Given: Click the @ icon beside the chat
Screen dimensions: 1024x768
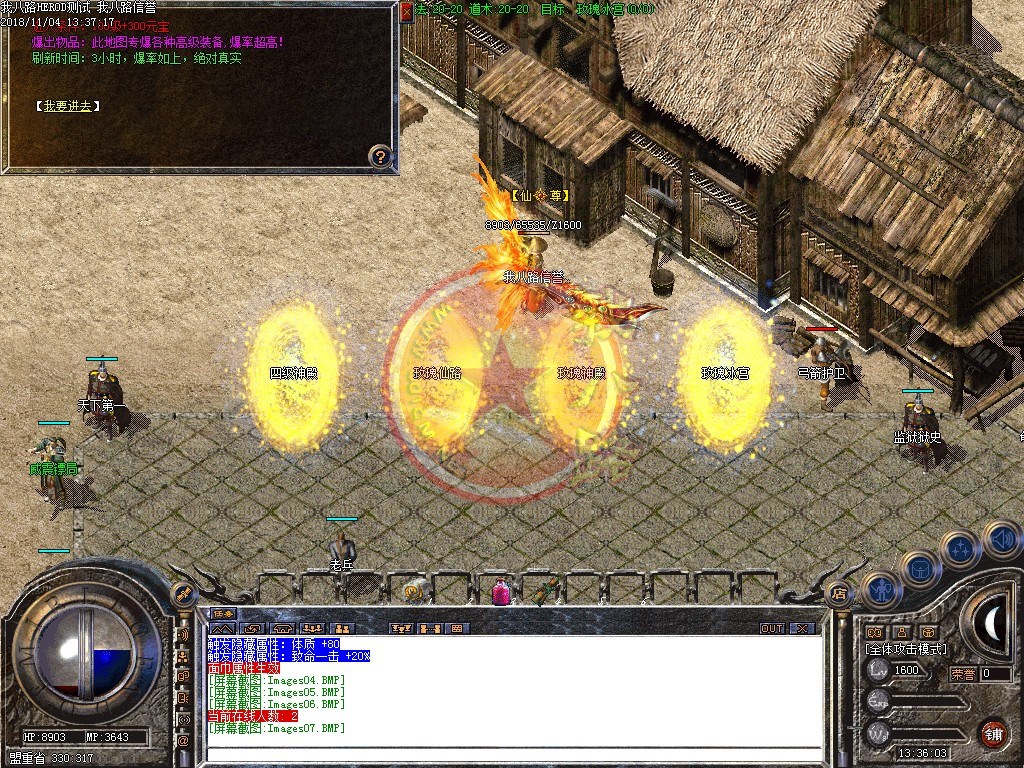Looking at the screenshot, I should [183, 741].
